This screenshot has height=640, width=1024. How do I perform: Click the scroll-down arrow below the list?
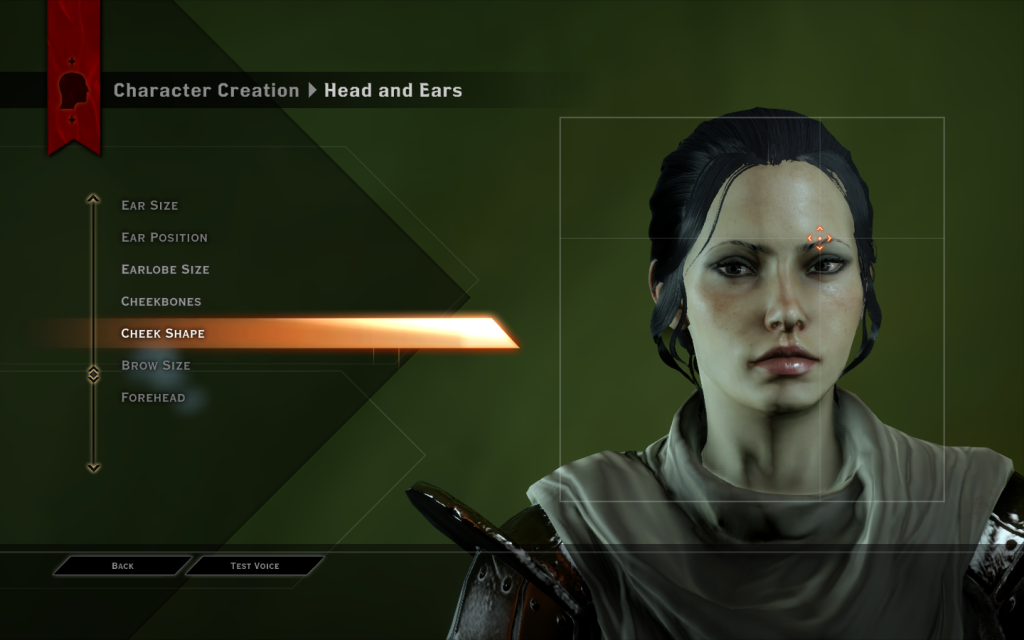(93, 467)
